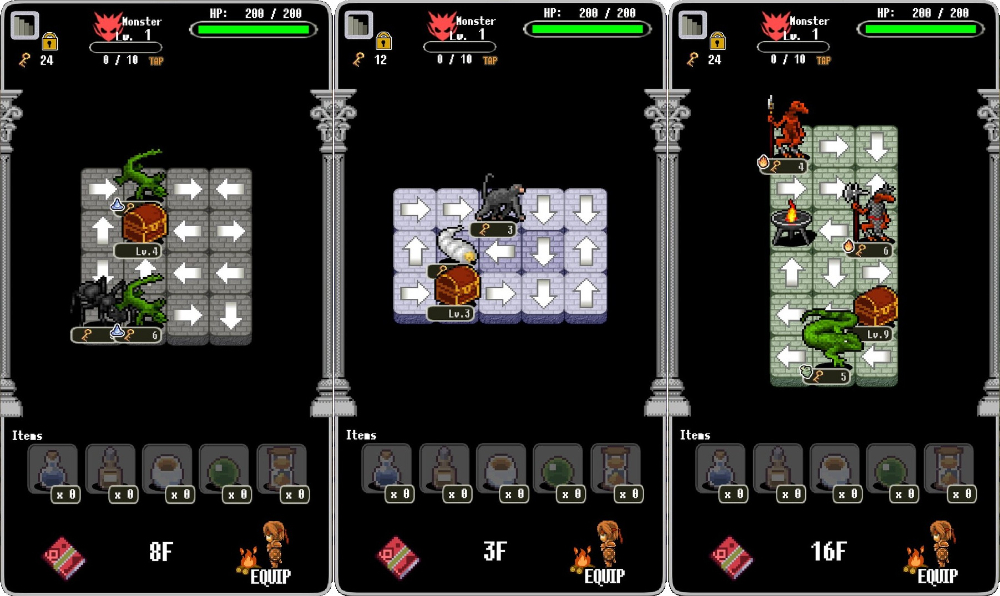Open EQUIP on the 8F screen
The height and width of the screenshot is (596, 1000).
coord(268,556)
